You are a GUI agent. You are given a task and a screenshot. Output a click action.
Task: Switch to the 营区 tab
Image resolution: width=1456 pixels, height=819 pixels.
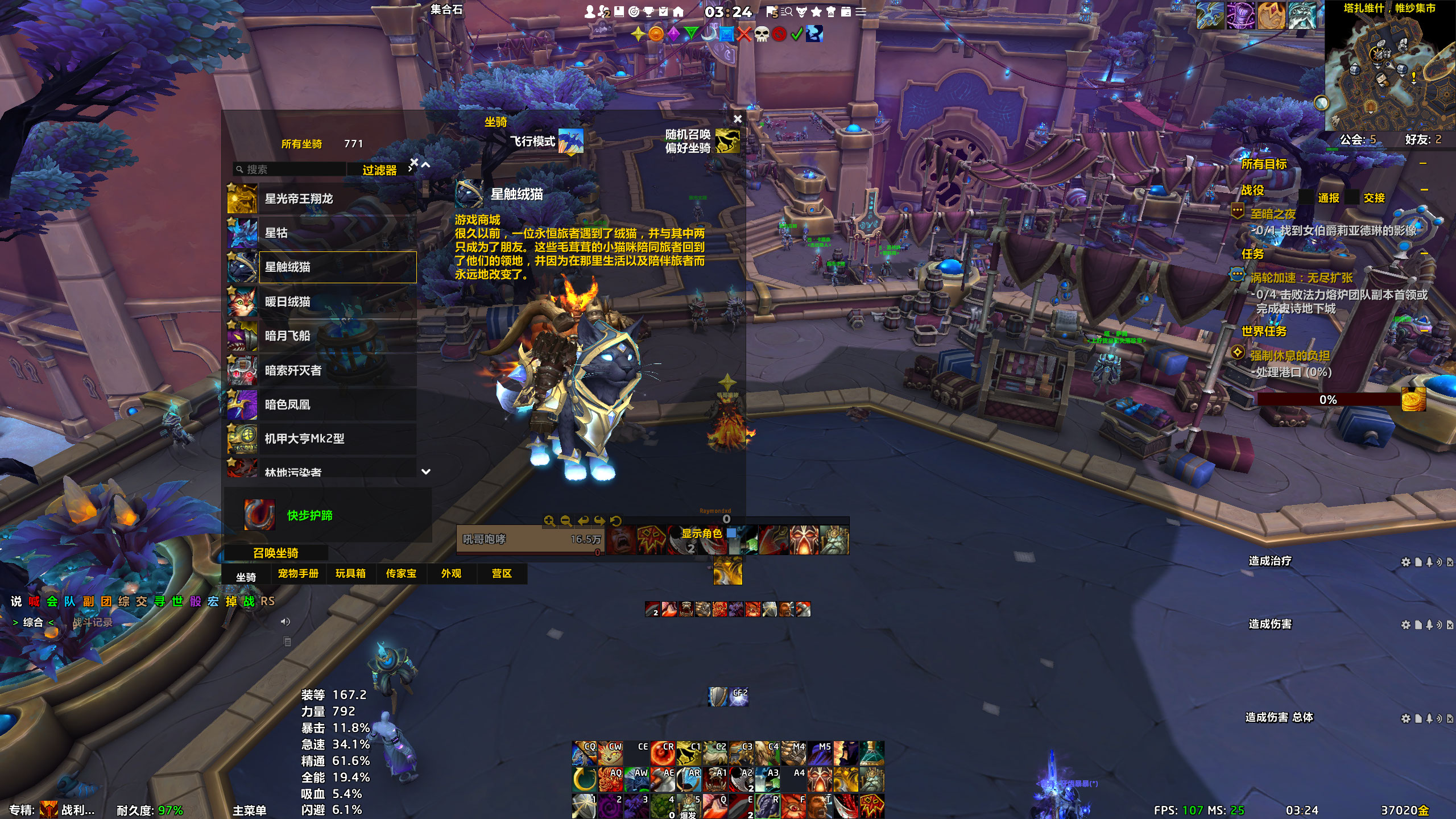[502, 574]
